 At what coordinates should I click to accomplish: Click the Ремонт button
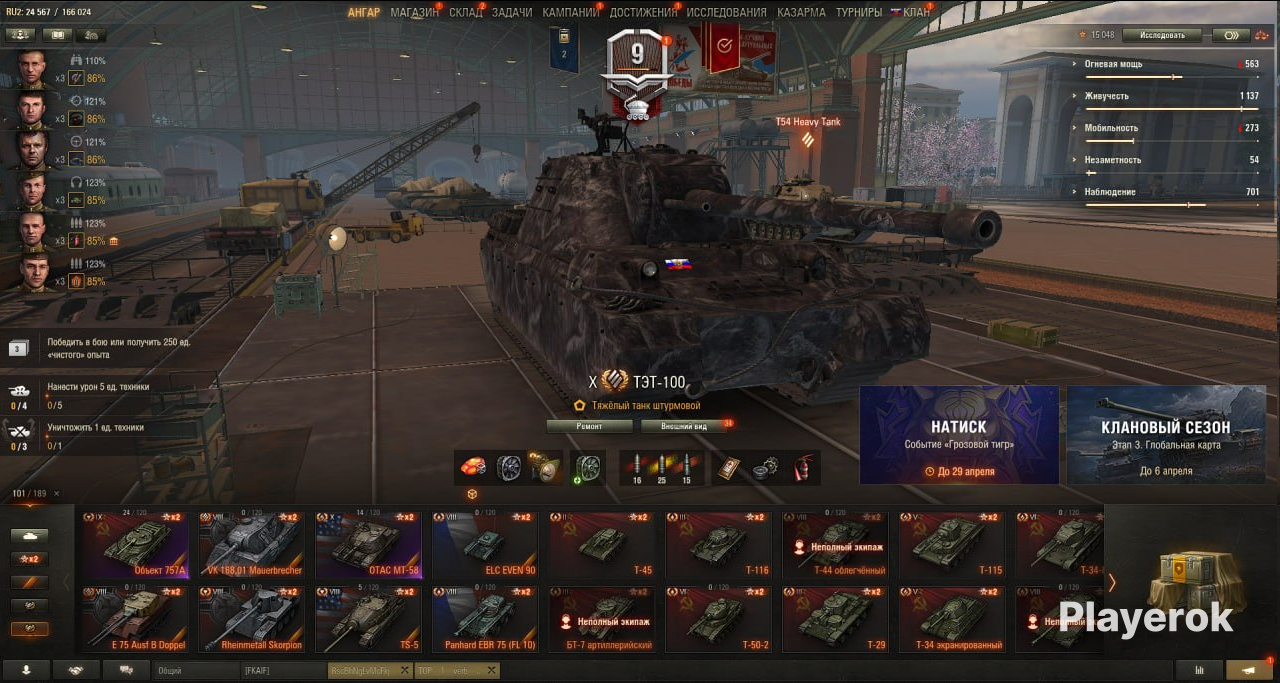[x=589, y=426]
